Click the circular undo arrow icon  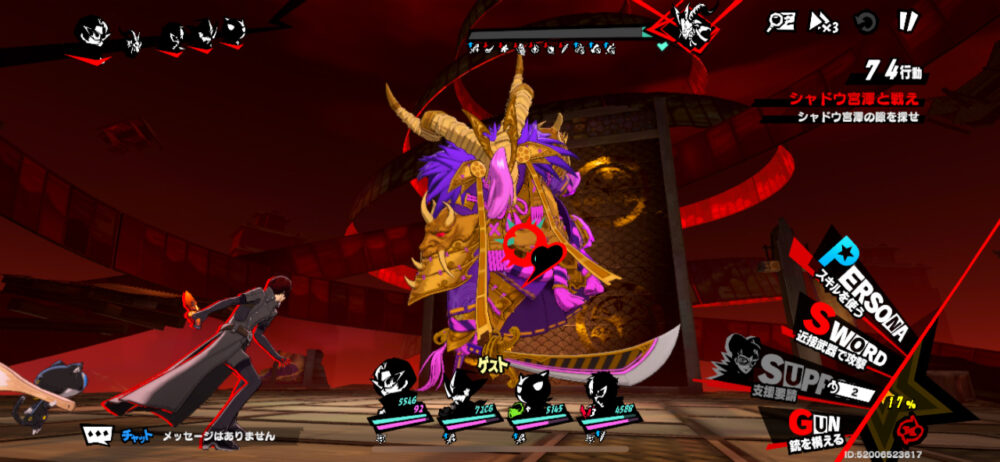(866, 22)
